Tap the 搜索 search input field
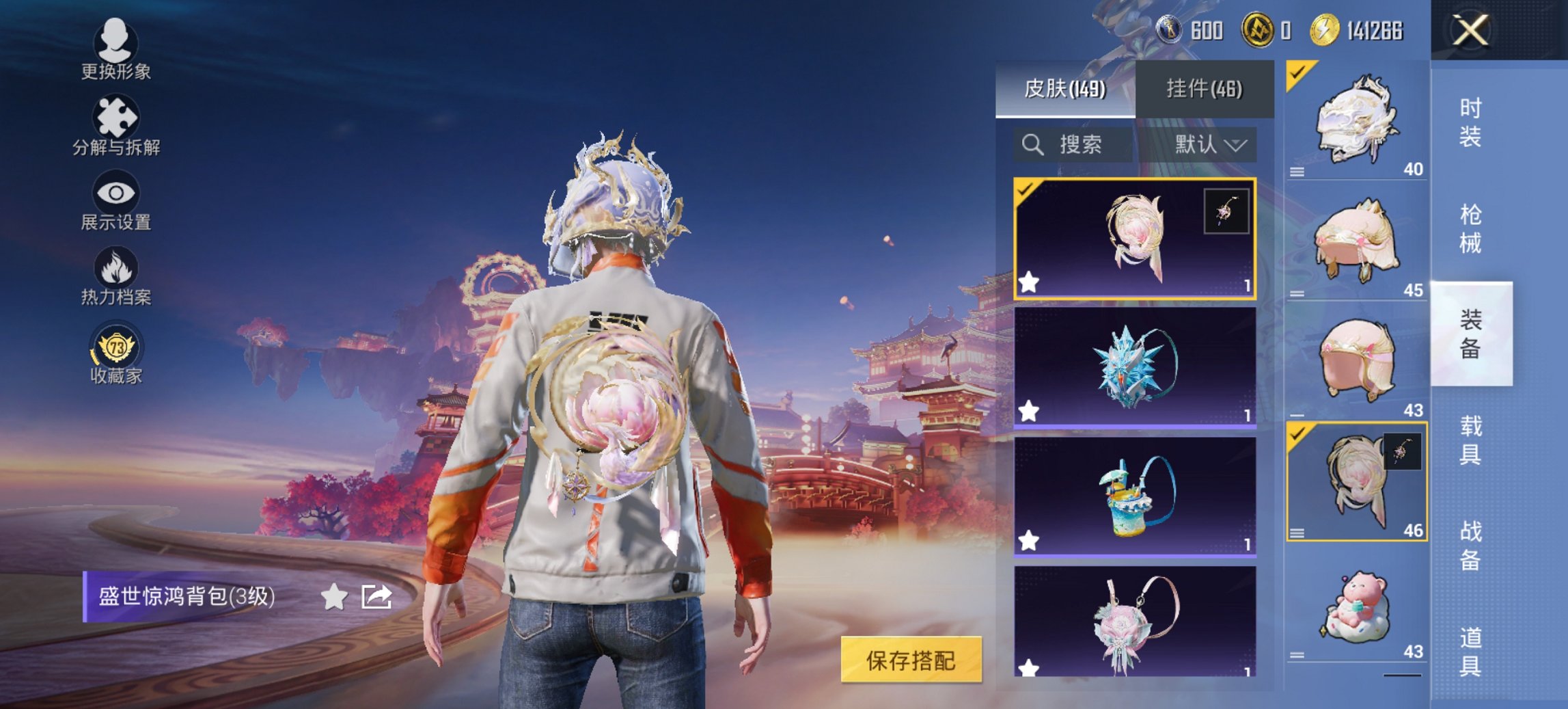The width and height of the screenshot is (1568, 709). [1079, 145]
